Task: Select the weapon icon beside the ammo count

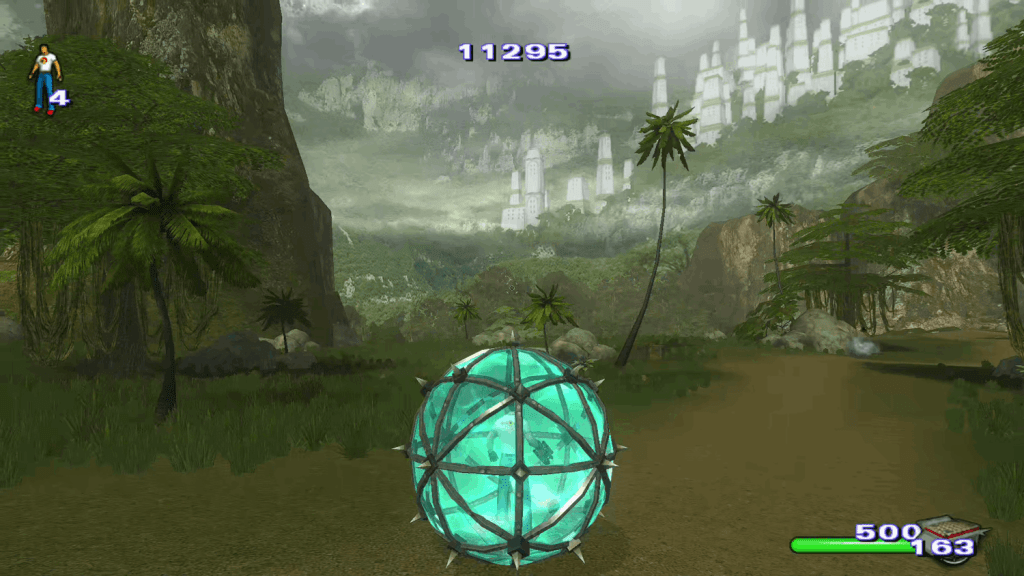Action: tap(950, 530)
